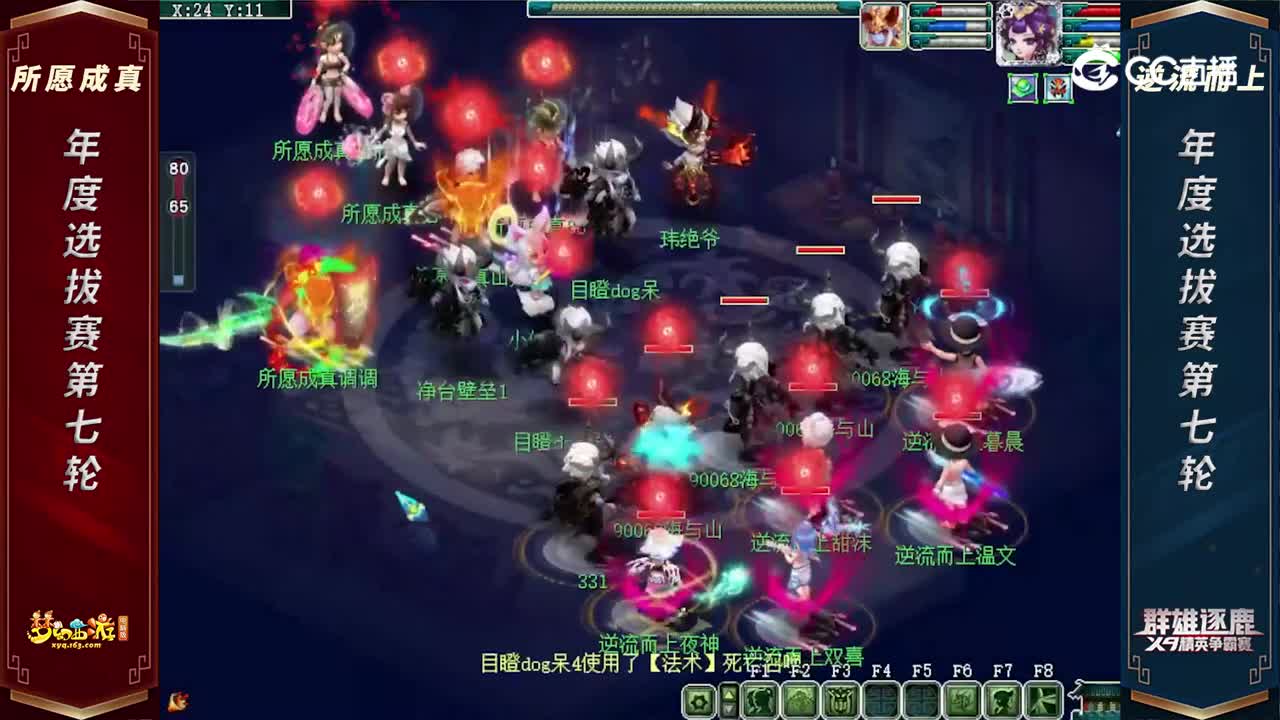Screen dimensions: 1280x720
Task: Expand the hotkey bar with the up arrow
Action: click(728, 693)
